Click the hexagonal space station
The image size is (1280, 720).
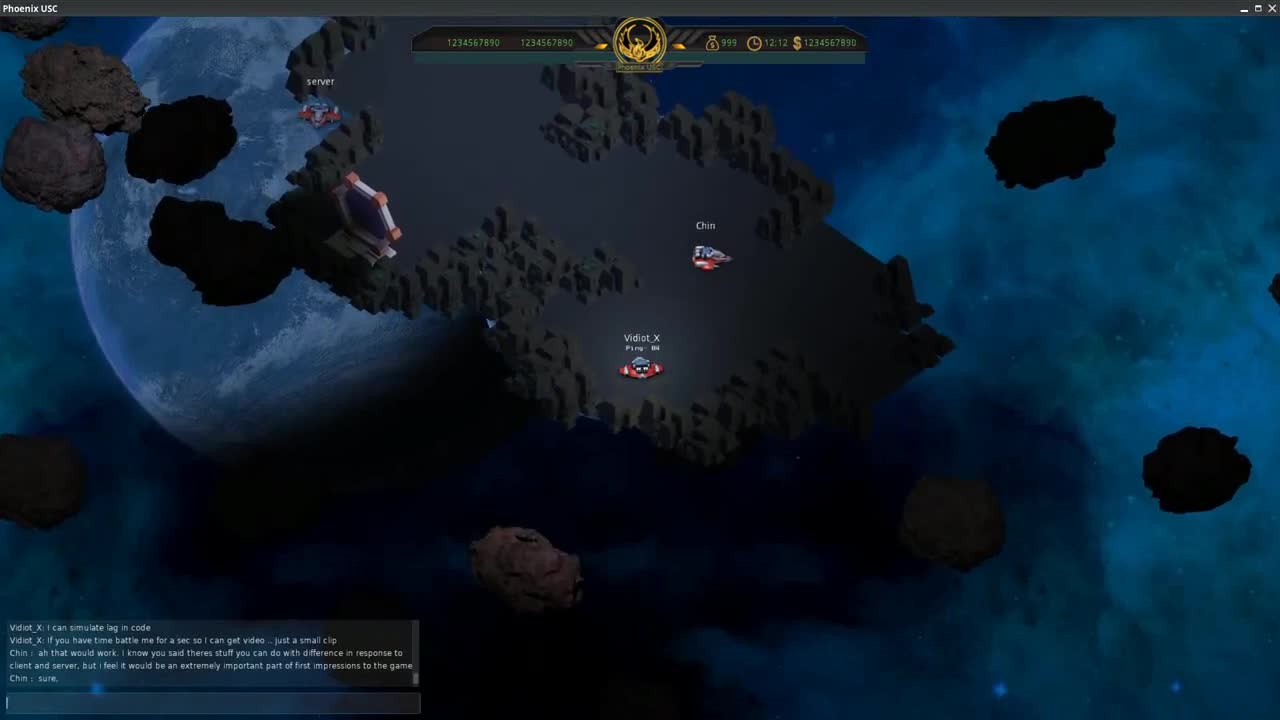coord(368,215)
